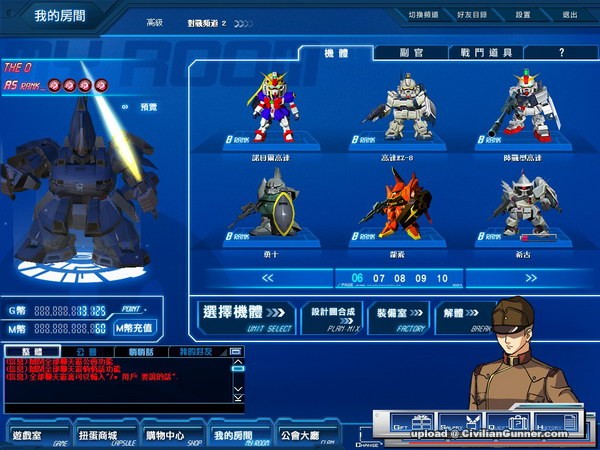The image size is (600, 450).
Task: Go to the 購物中心 Shop
Action: coord(170,436)
